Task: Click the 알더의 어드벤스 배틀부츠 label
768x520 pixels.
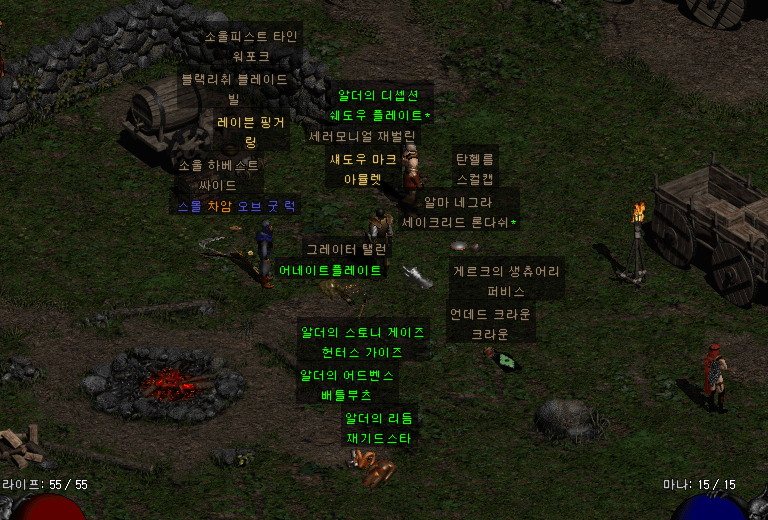Action: [346, 385]
